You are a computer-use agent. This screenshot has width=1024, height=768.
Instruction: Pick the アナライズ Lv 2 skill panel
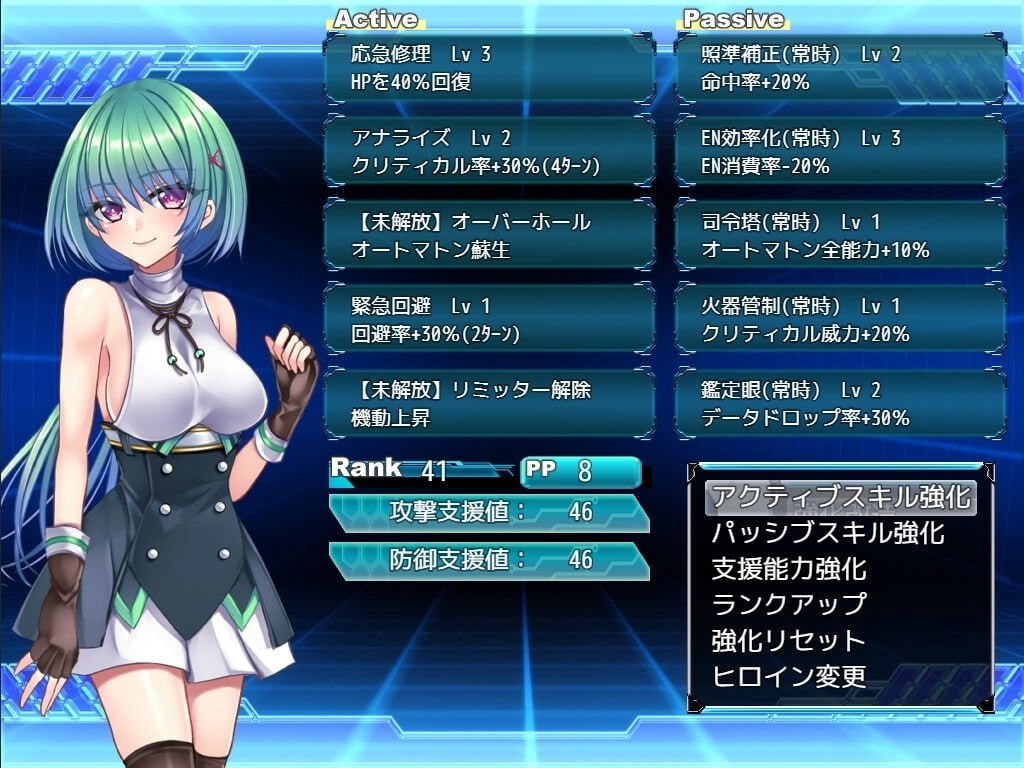[489, 152]
